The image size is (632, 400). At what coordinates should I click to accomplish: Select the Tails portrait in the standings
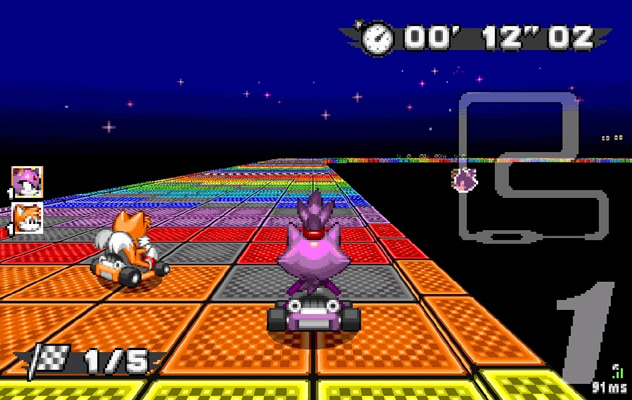tap(26, 219)
